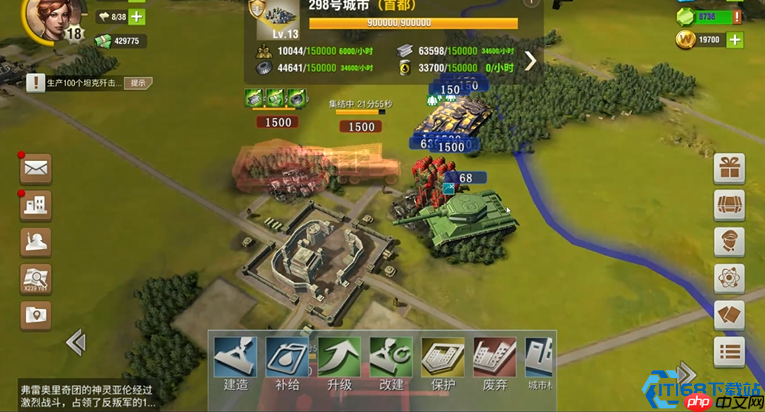Open the gift box rewards icon
This screenshot has height=412, width=765.
(x=729, y=168)
